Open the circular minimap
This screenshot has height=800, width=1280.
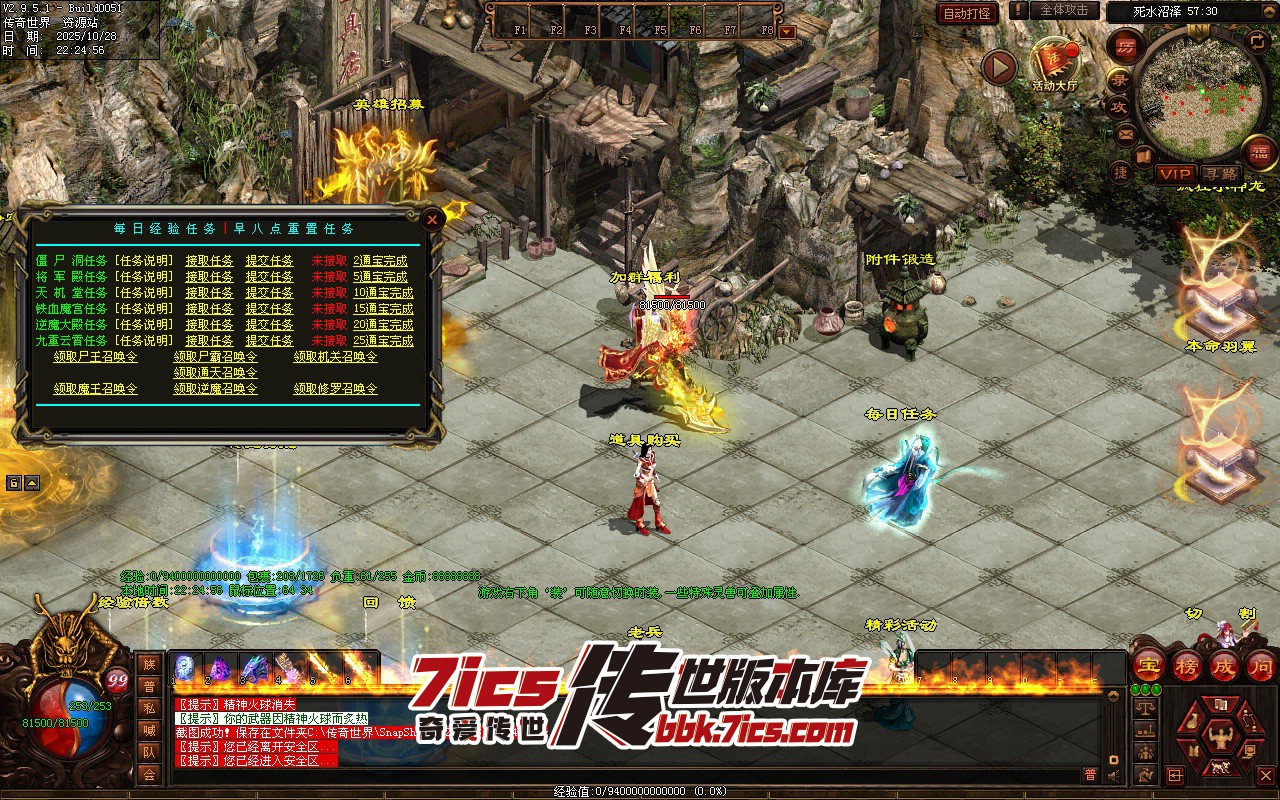(x=1189, y=96)
